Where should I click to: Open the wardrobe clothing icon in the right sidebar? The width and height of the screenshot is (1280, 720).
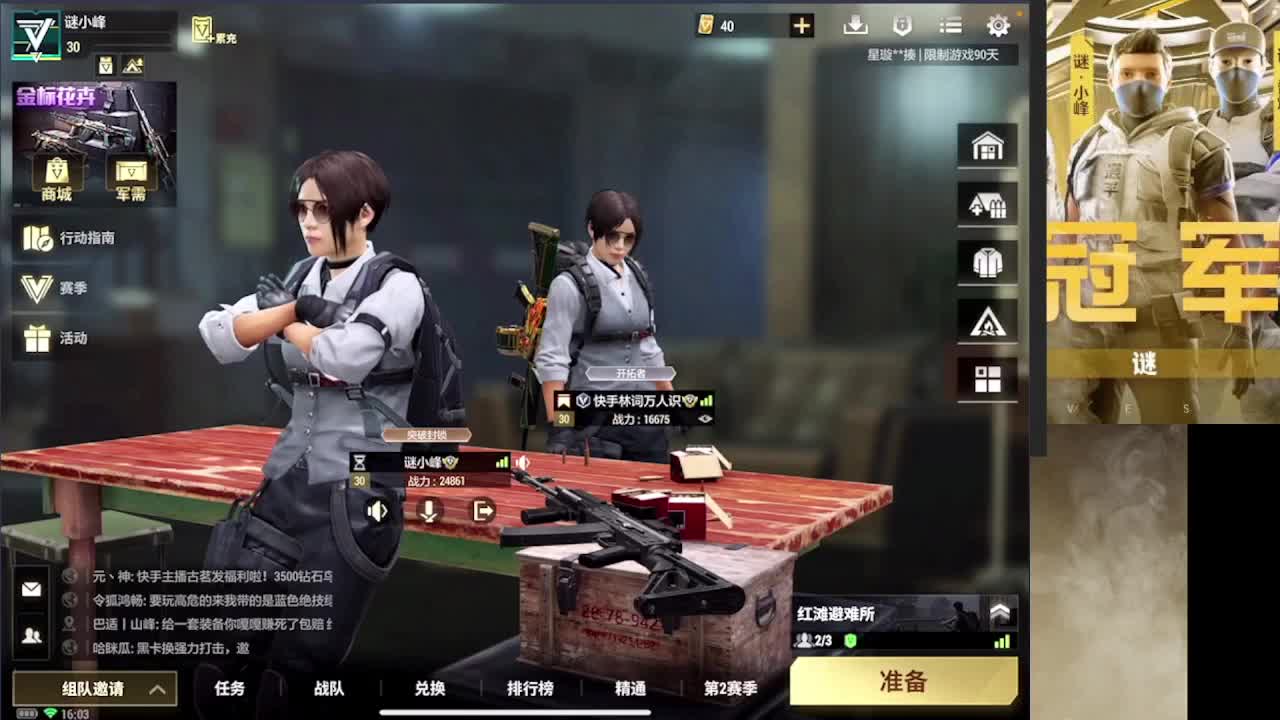tap(987, 261)
